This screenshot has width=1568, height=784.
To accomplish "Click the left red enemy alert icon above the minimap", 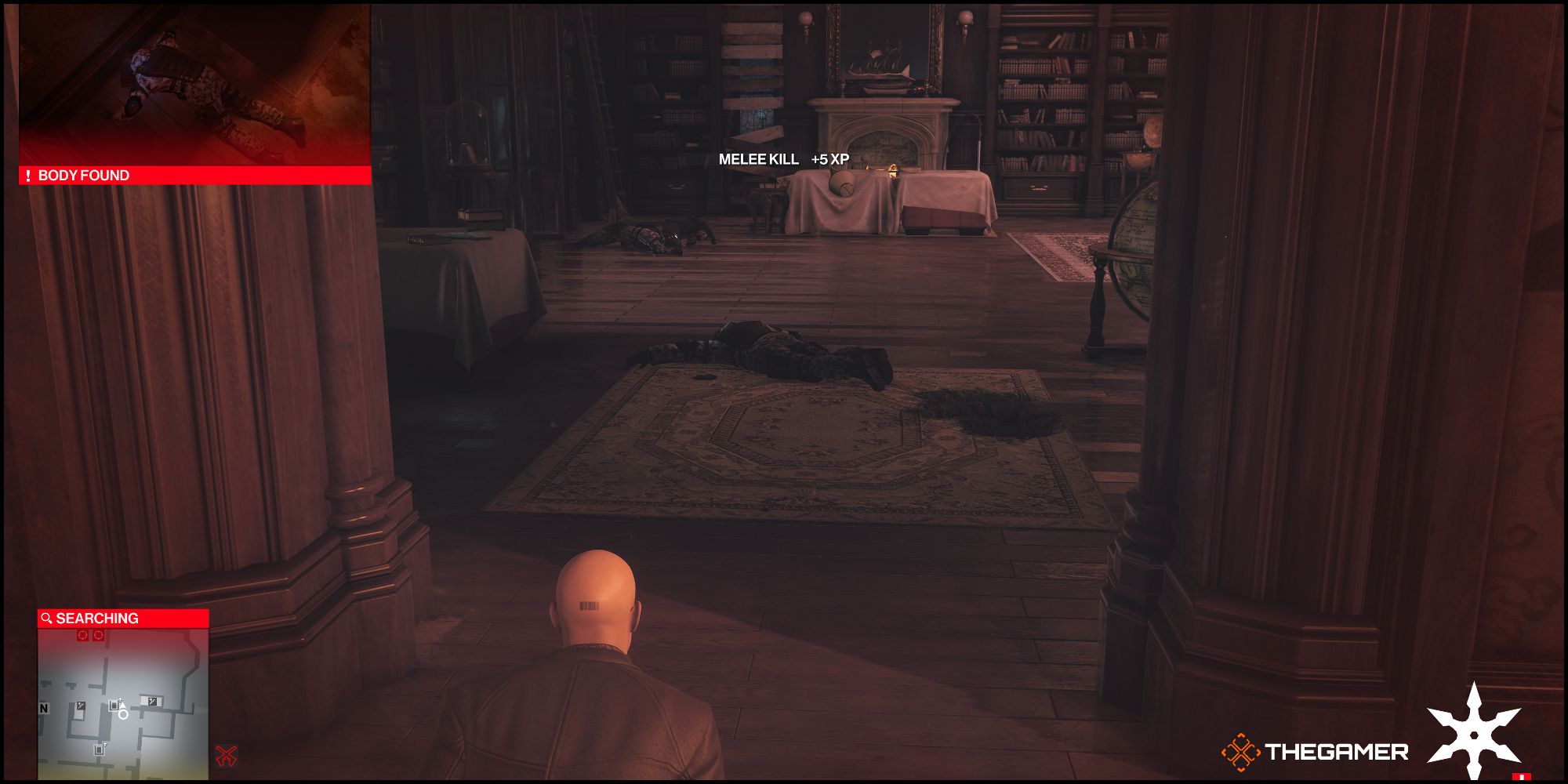I will (x=82, y=634).
